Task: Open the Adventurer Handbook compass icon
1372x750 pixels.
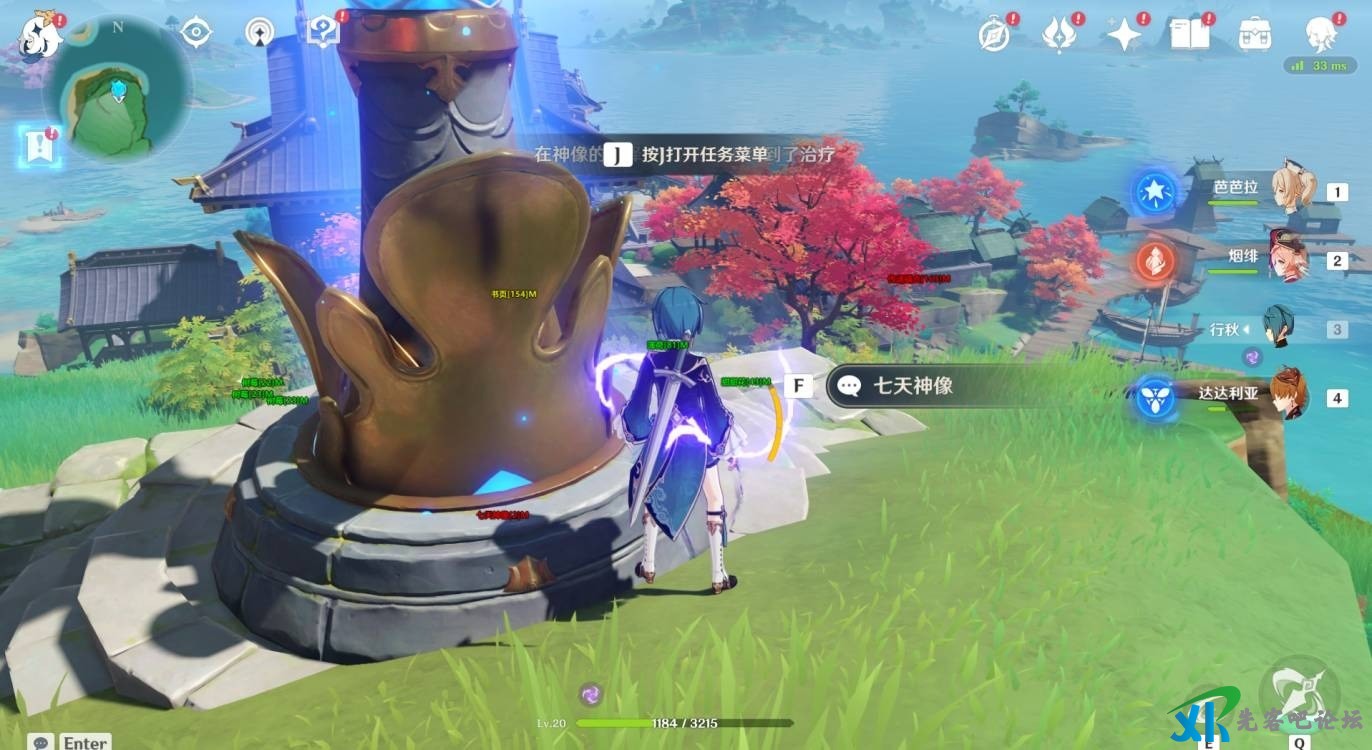Action: pos(995,31)
